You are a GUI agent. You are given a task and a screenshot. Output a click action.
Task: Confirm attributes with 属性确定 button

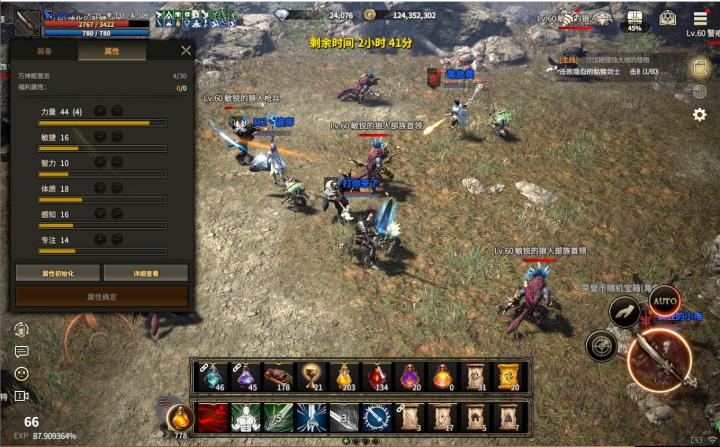click(101, 297)
